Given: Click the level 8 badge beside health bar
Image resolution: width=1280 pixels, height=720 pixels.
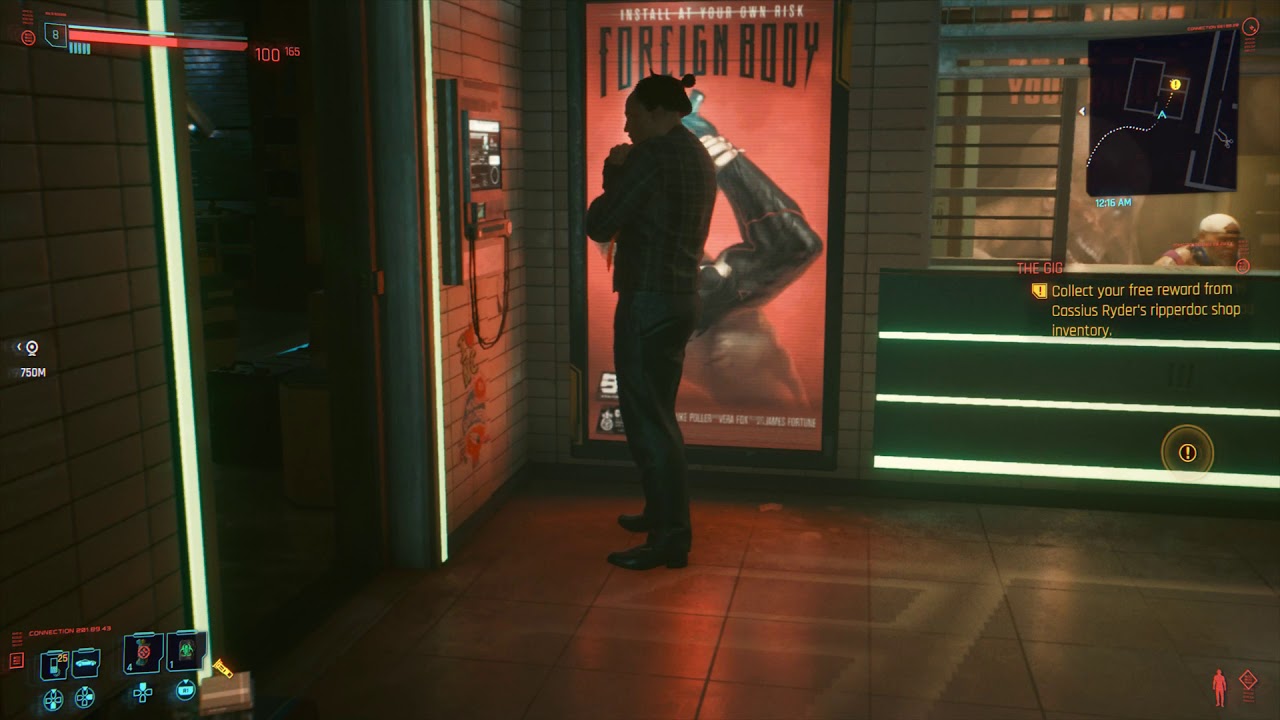Looking at the screenshot, I should coord(55,36).
